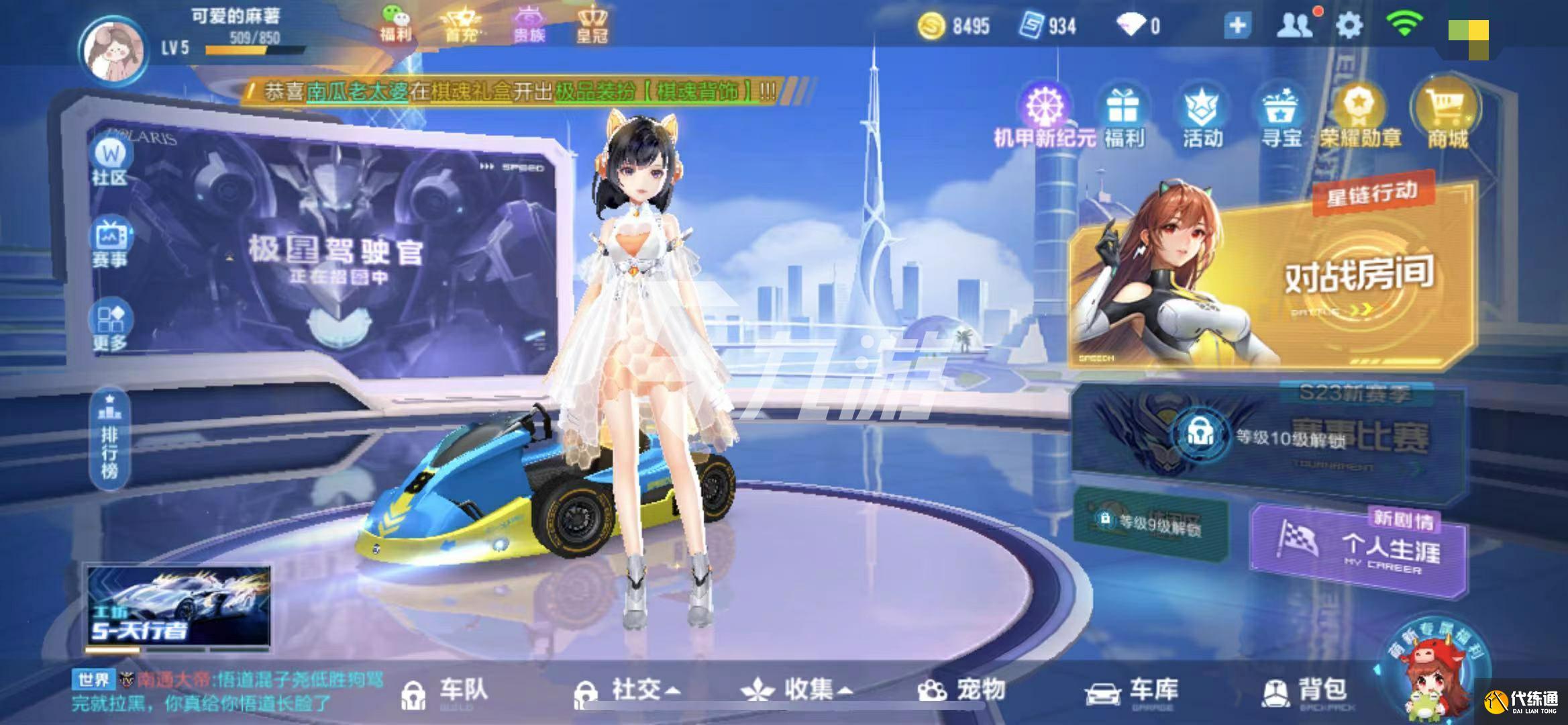1568x725 pixels.
Task: Tap the diamond + recharge icon
Action: tap(1237, 25)
